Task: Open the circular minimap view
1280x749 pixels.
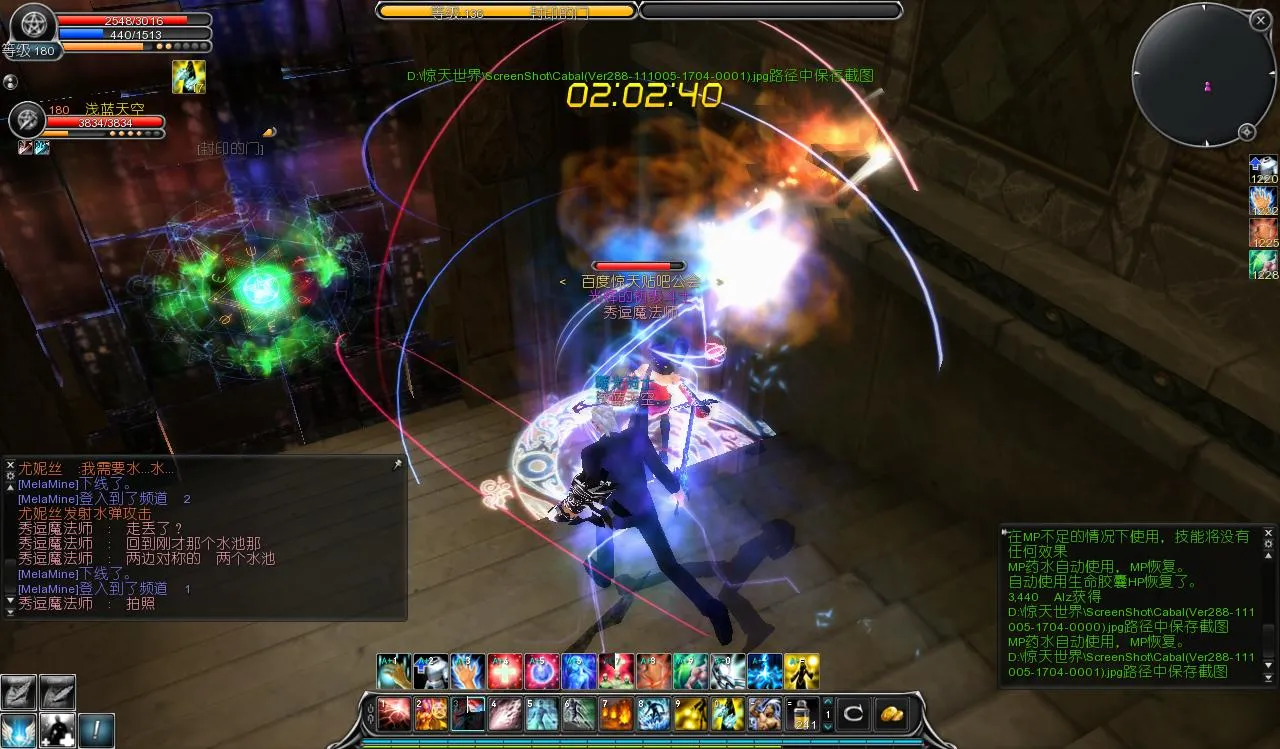Action: (x=1203, y=75)
